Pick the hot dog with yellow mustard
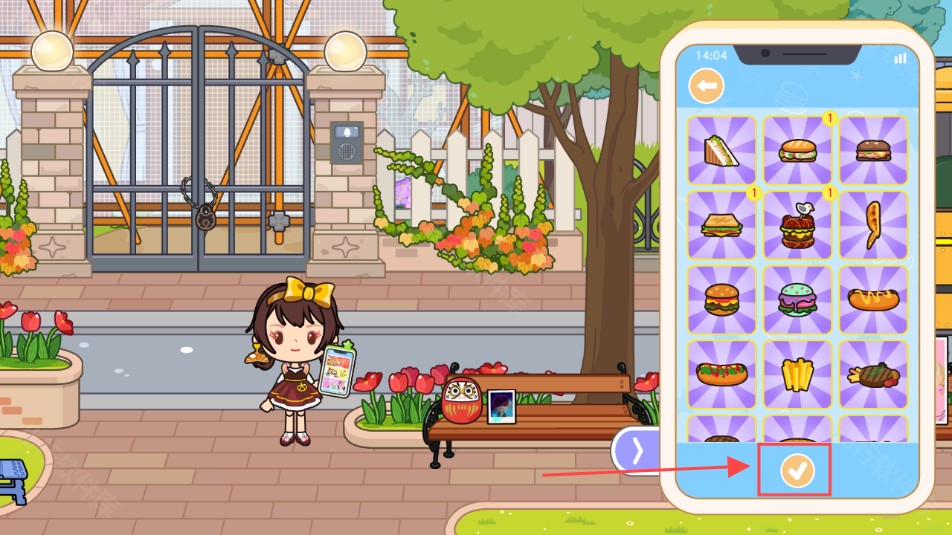The image size is (952, 535). click(873, 299)
